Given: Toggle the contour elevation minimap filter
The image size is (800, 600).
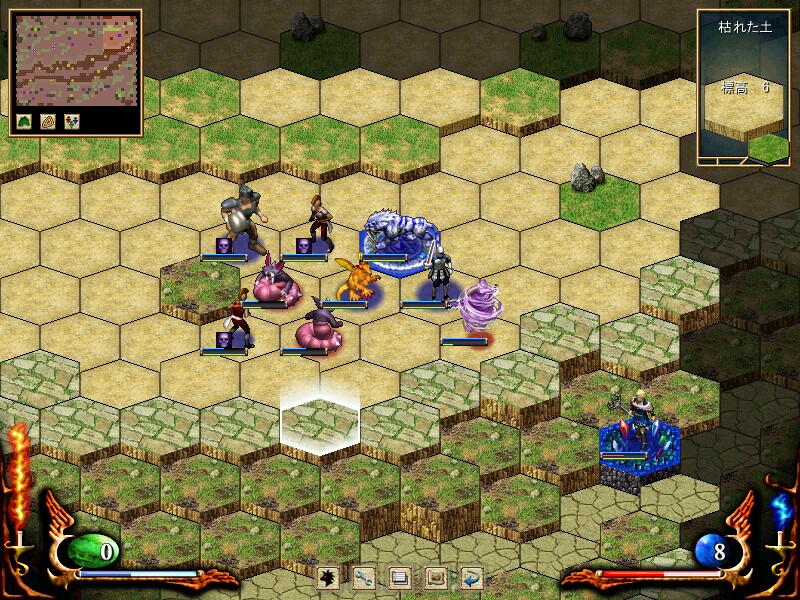Looking at the screenshot, I should click(48, 122).
